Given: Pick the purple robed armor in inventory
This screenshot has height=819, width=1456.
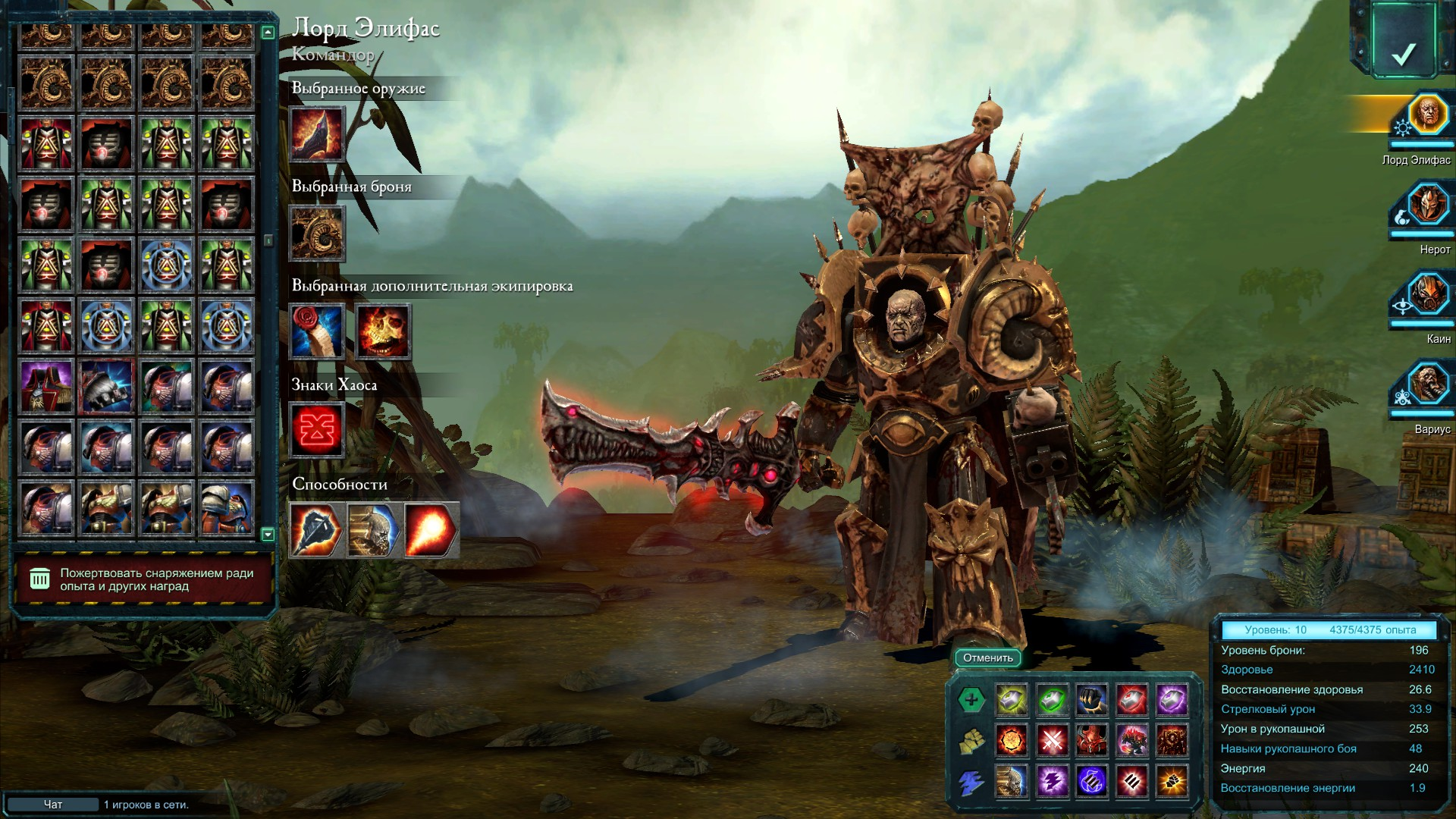Looking at the screenshot, I should [x=46, y=387].
